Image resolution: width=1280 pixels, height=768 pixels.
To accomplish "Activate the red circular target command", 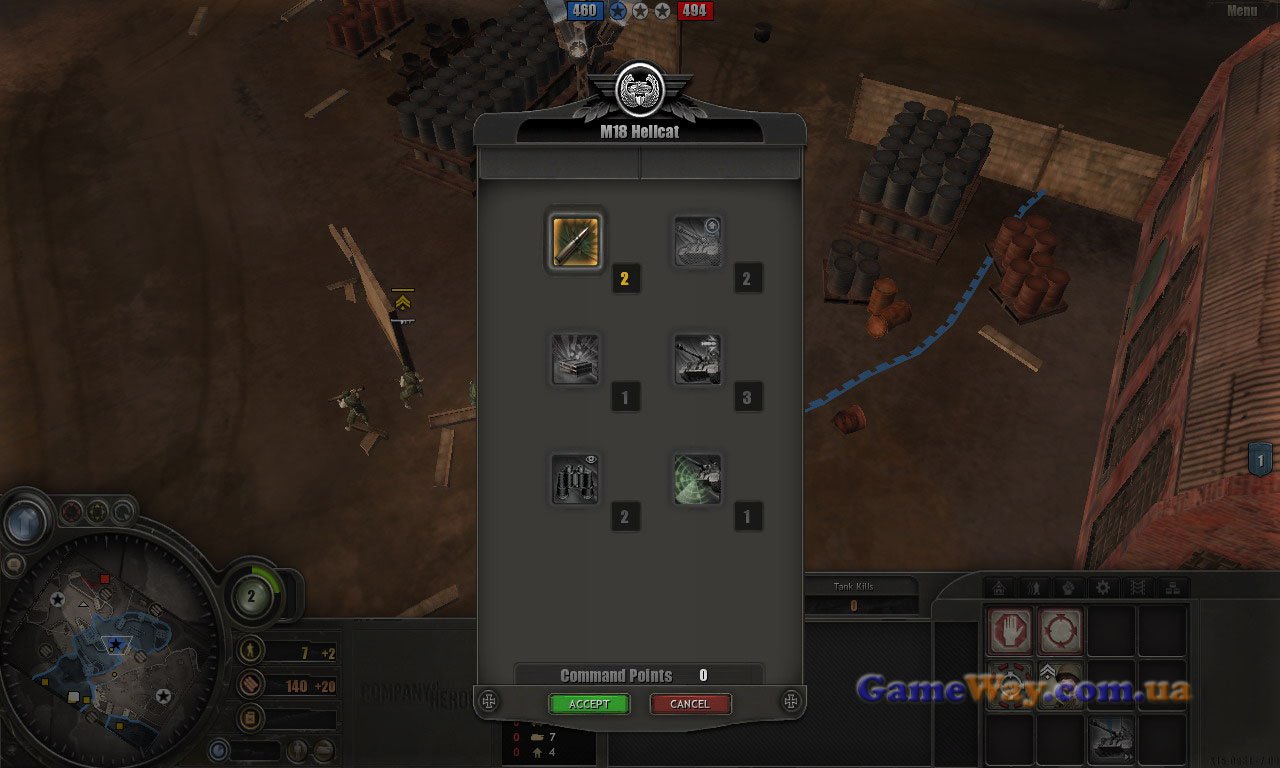I will click(x=1060, y=632).
